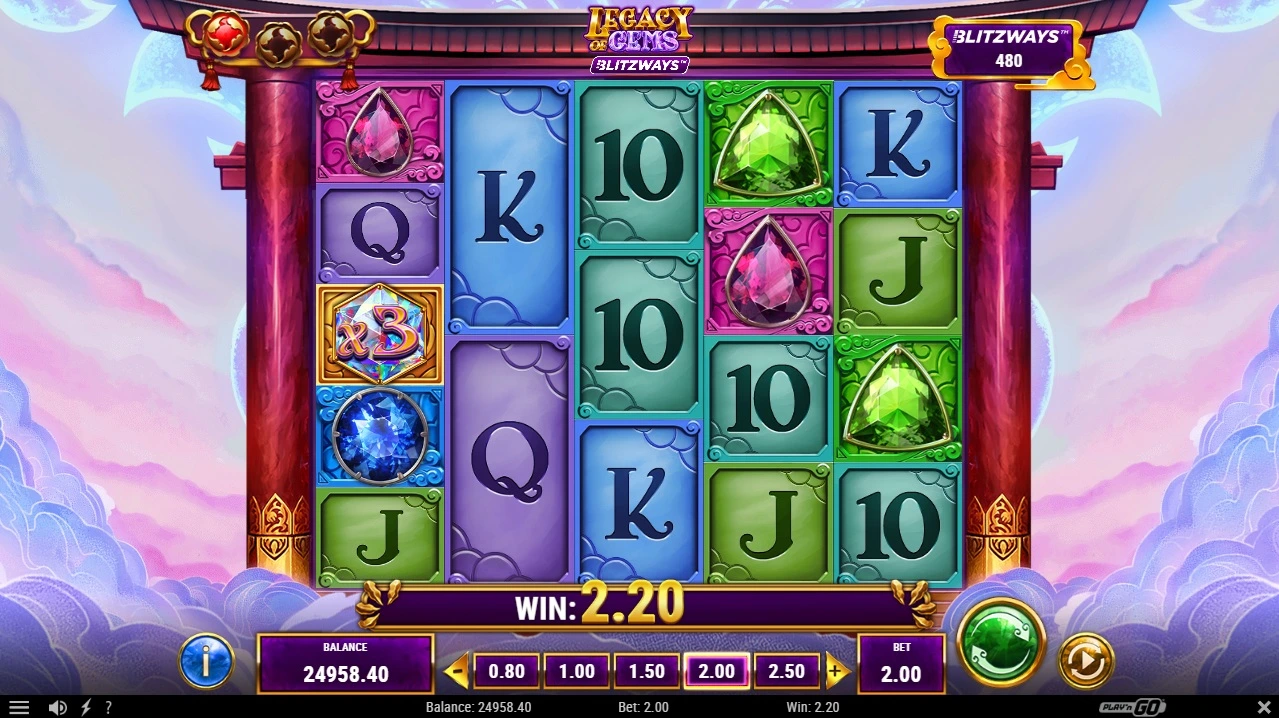Viewport: 1279px width, 718px height.
Task: Pick the 2.00 bet option
Action: 716,671
